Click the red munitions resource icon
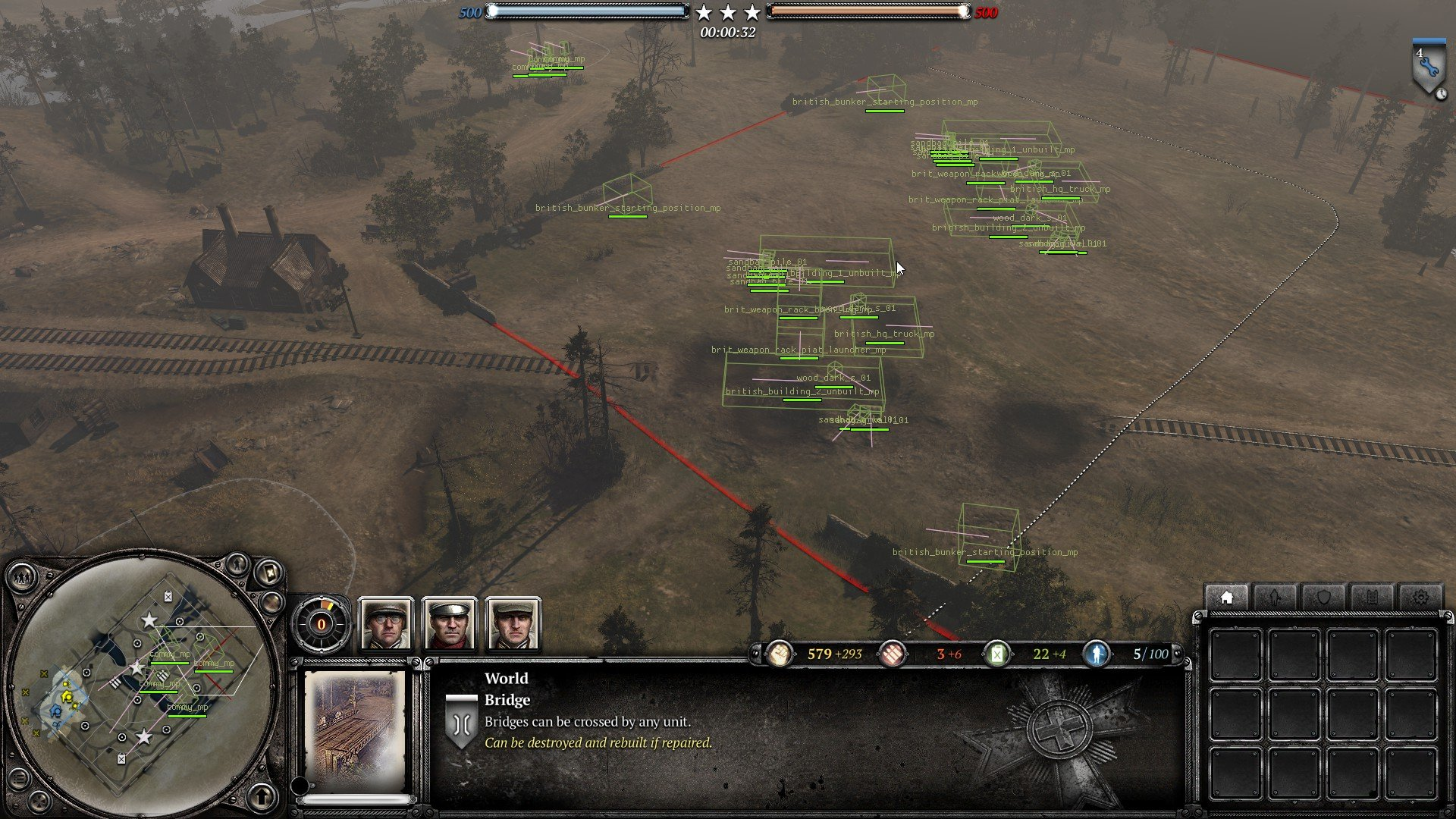The height and width of the screenshot is (819, 1456). tap(893, 654)
